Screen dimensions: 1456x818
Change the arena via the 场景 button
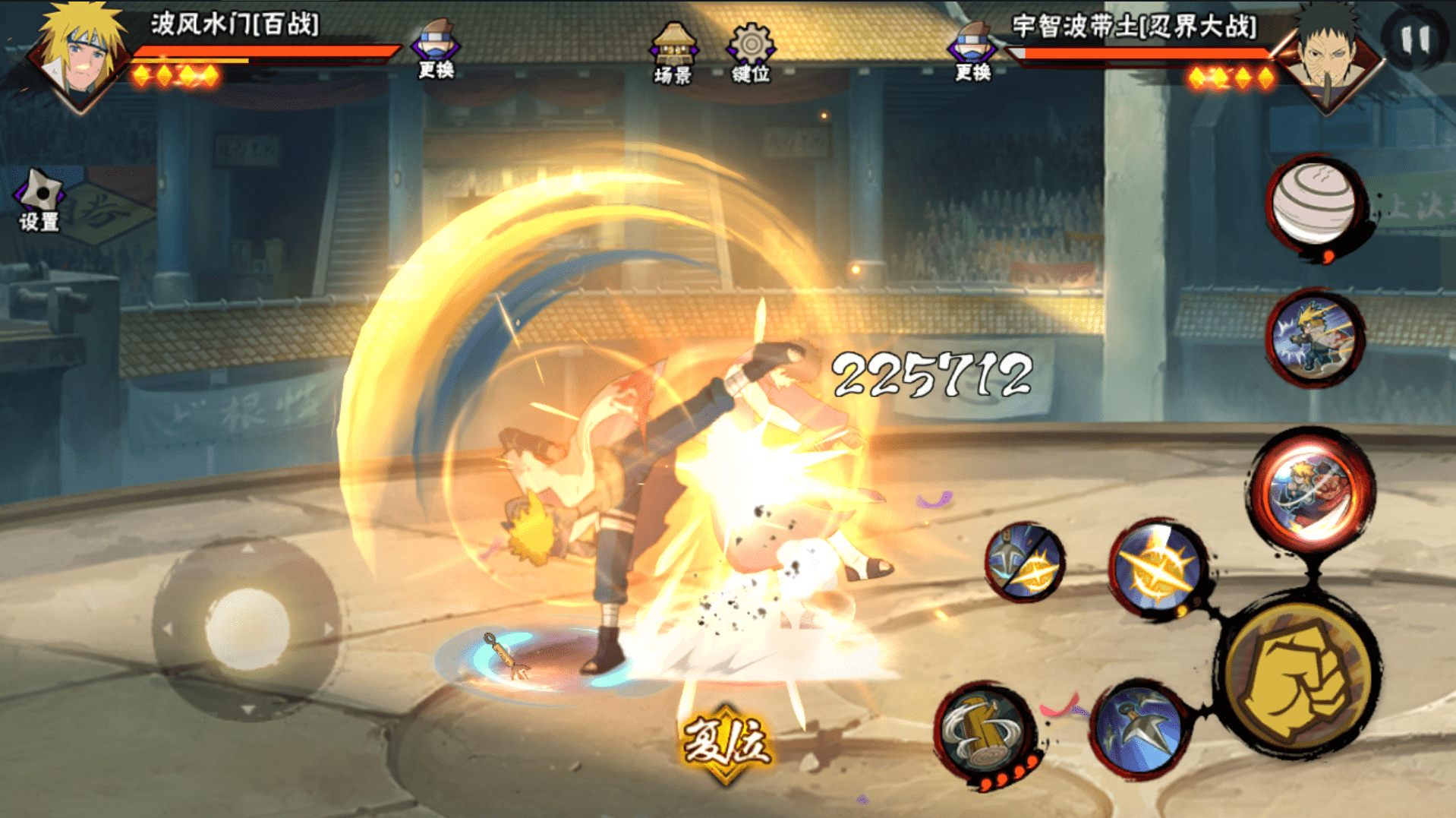(x=673, y=52)
